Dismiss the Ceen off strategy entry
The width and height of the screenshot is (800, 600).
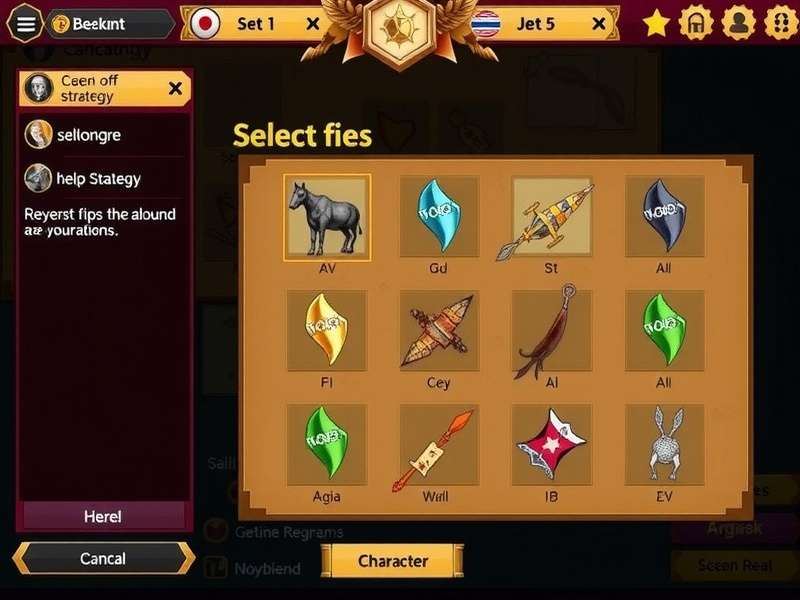coord(176,88)
